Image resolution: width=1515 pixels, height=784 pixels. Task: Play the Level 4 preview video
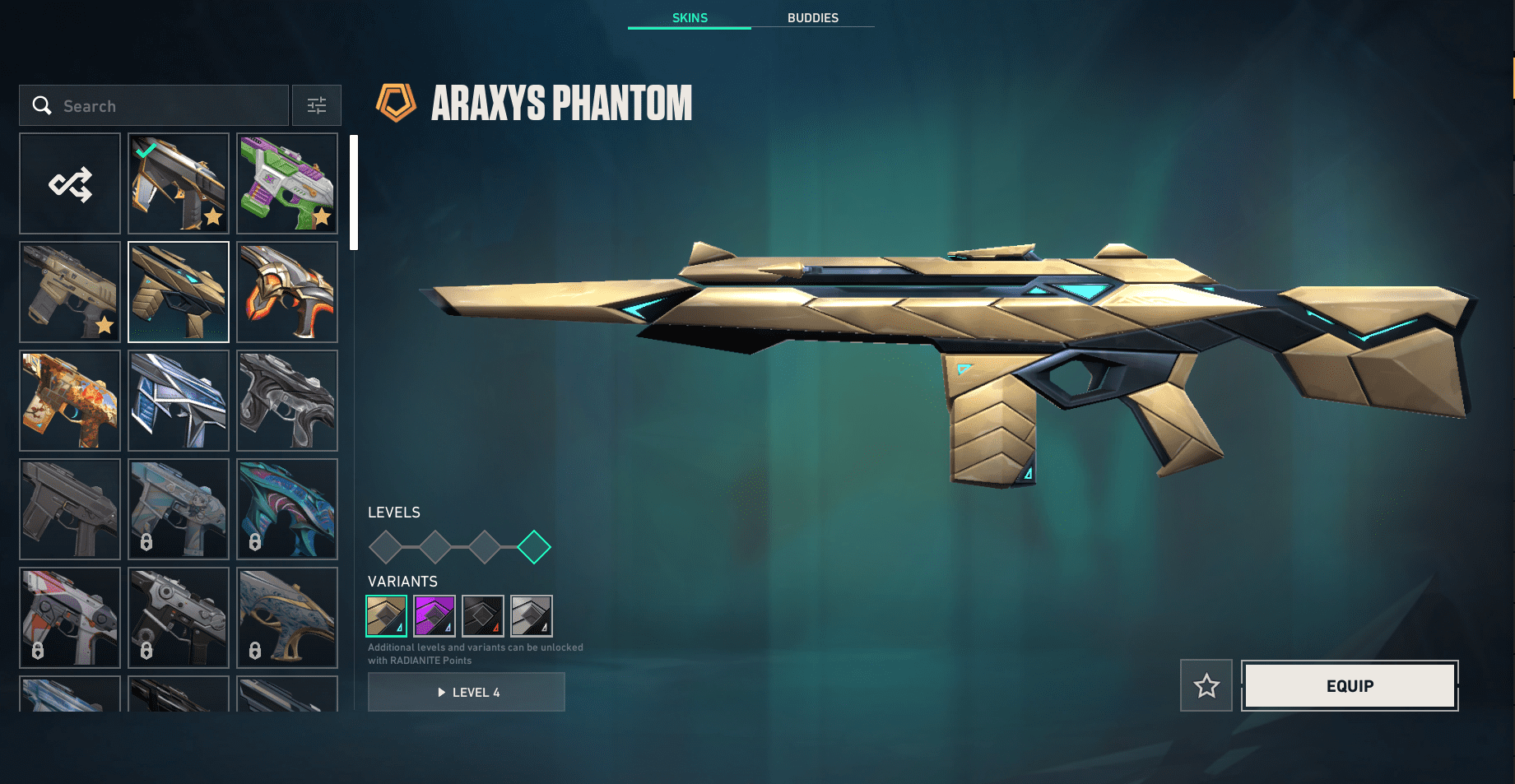pyautogui.click(x=467, y=693)
